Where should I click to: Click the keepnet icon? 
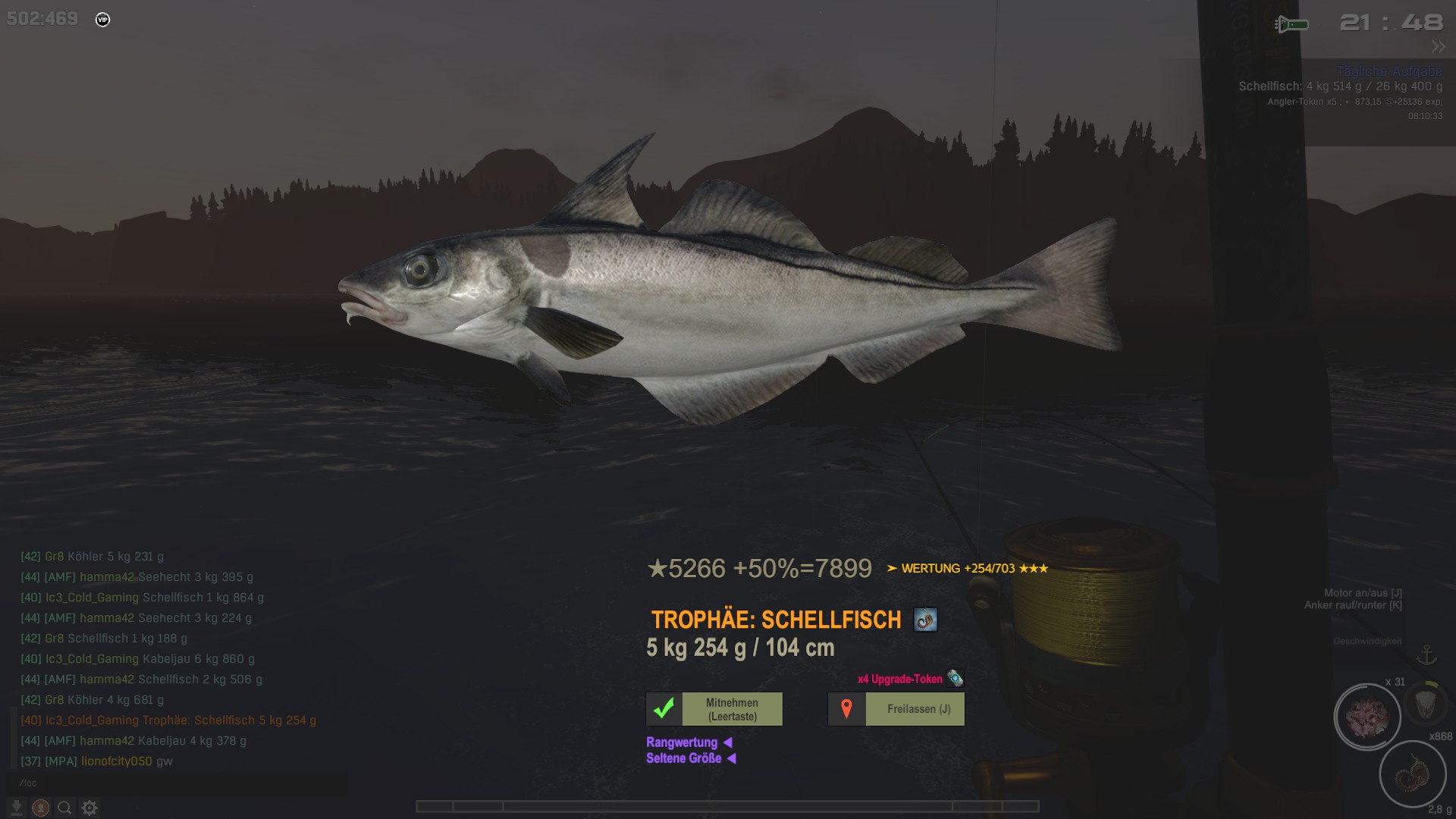point(1426,704)
